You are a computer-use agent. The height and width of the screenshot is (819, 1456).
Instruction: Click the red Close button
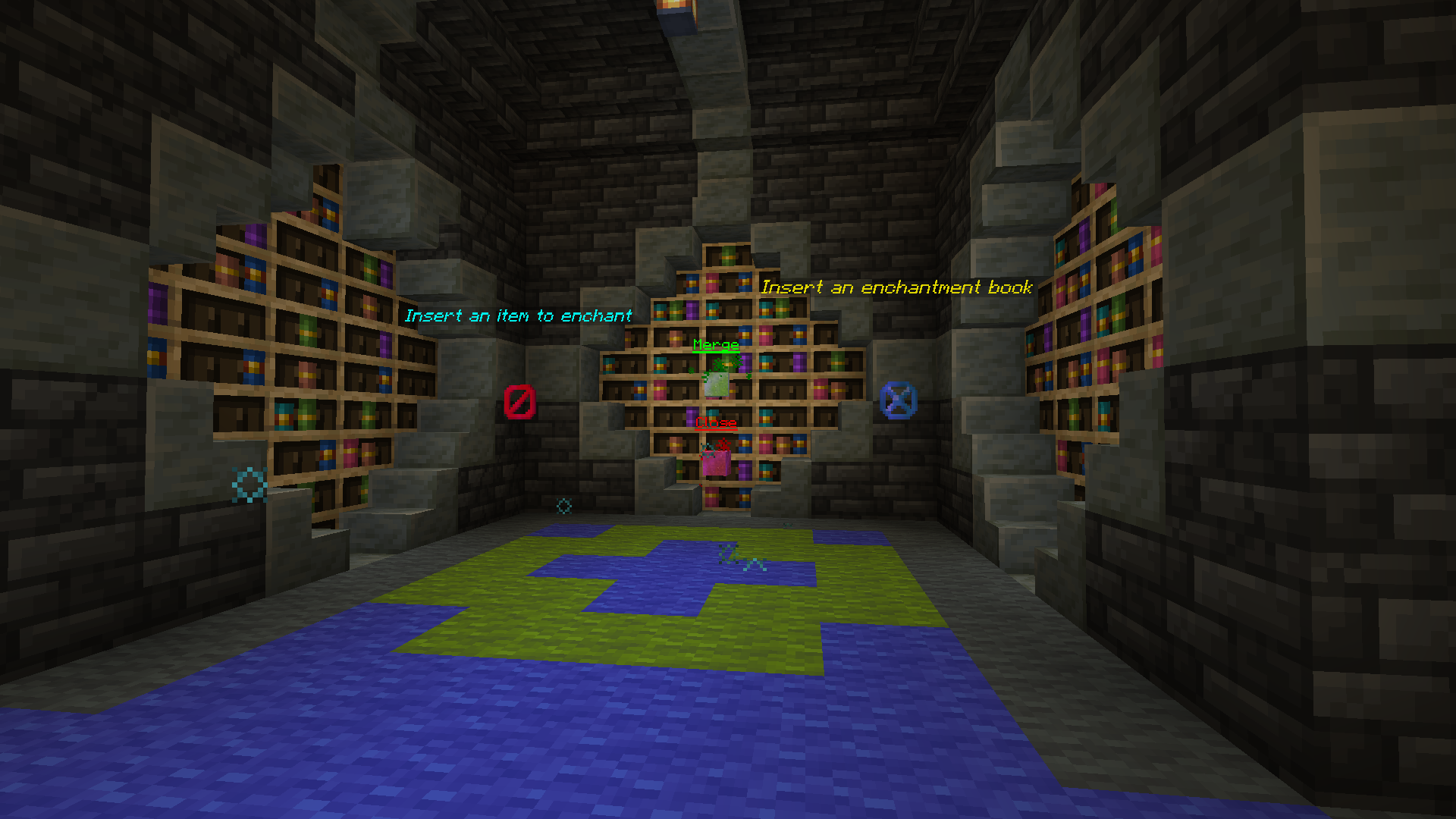(715, 422)
